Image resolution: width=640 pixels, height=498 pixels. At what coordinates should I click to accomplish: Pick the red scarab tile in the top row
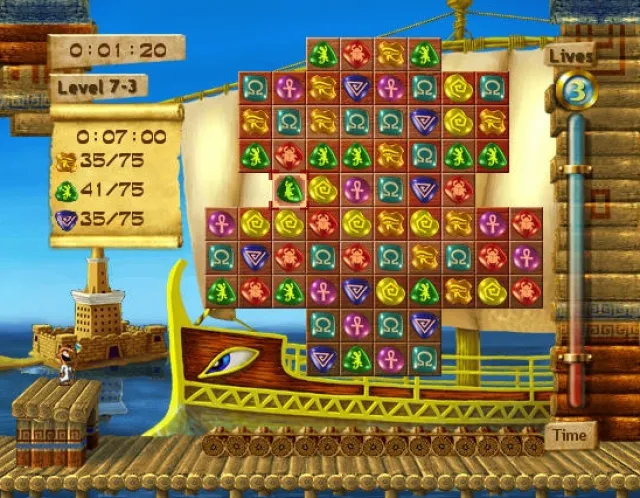pos(355,54)
